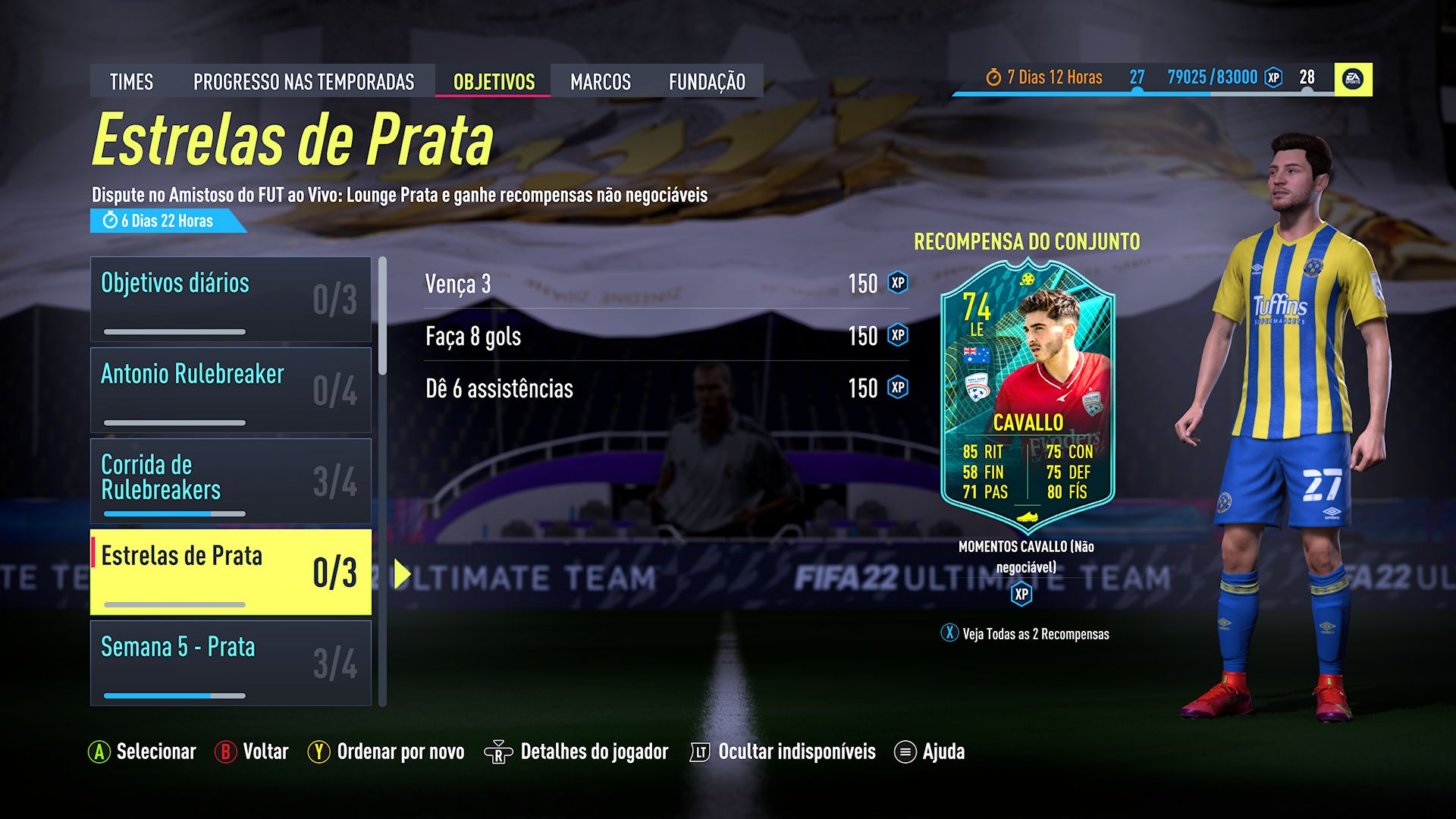Switch to the MARCOS tab
This screenshot has height=819, width=1456.
pos(600,81)
